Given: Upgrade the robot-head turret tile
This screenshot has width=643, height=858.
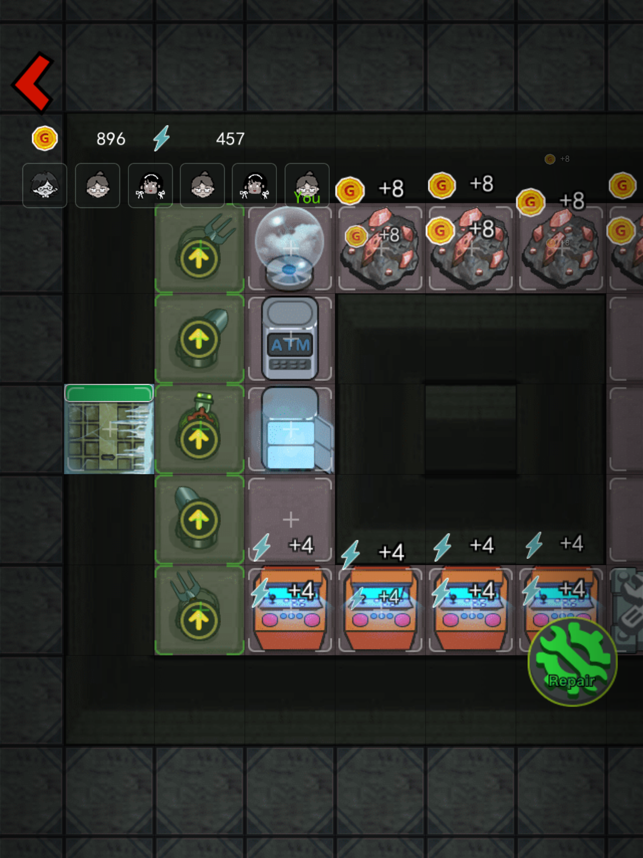Looking at the screenshot, I should coord(200,430).
